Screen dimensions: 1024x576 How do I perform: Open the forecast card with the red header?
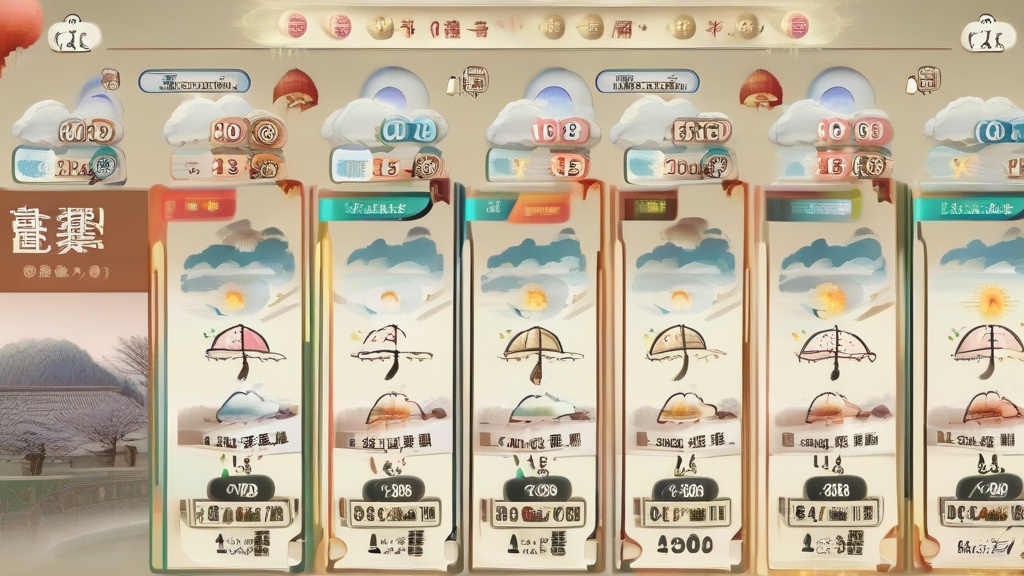[233, 380]
